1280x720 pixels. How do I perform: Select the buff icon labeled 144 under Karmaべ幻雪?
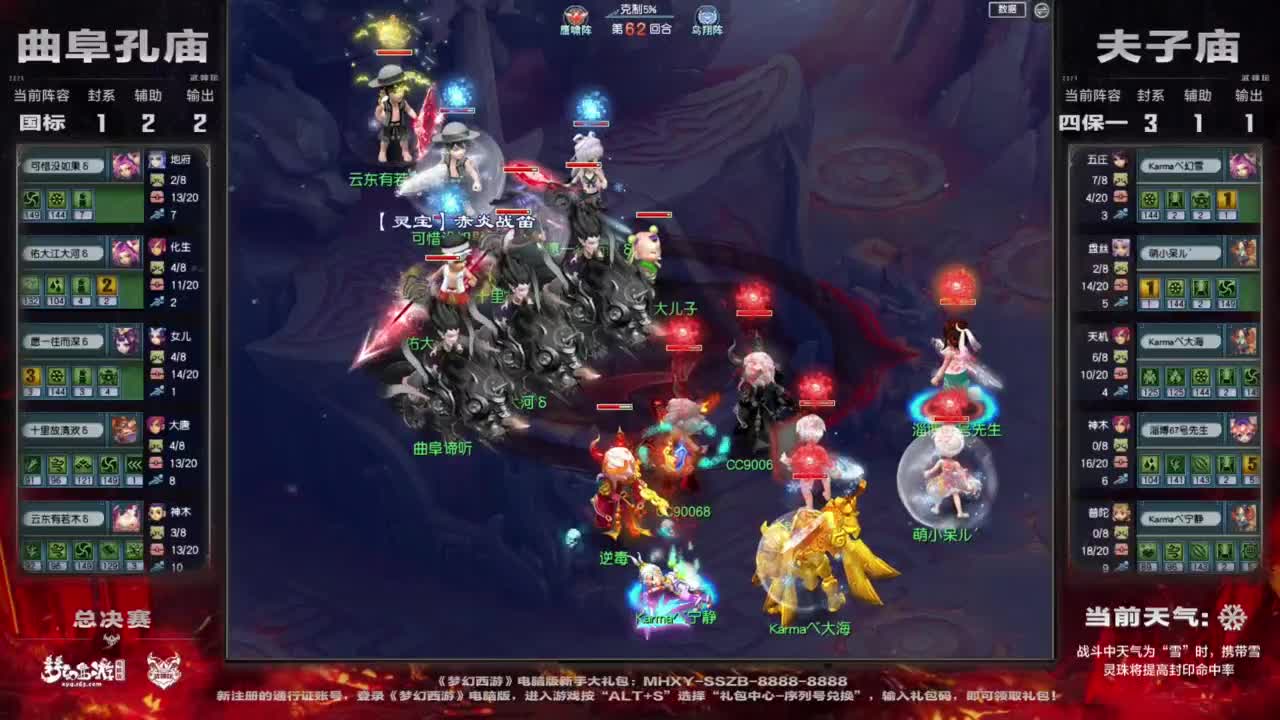[x=1150, y=201]
